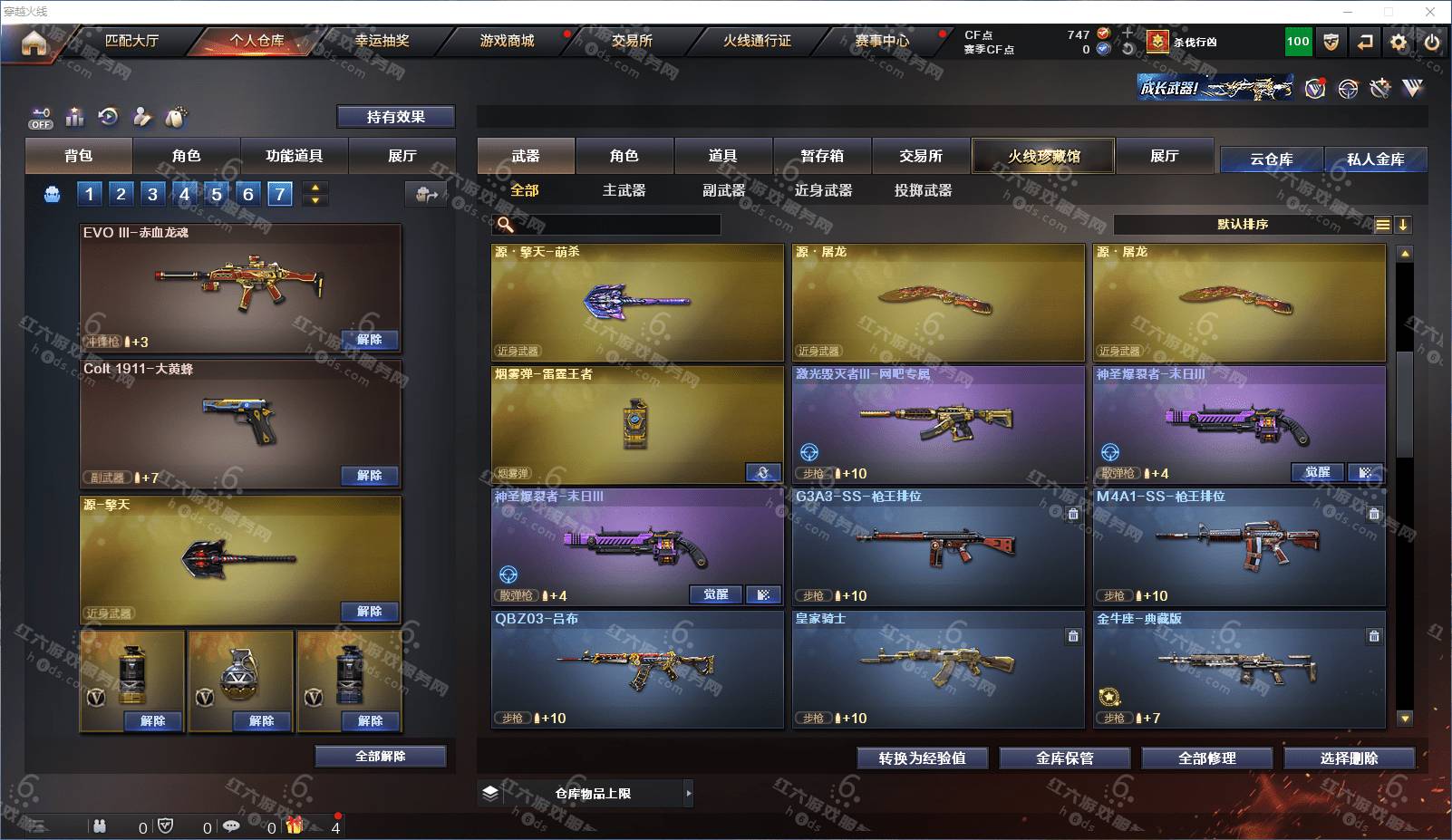Image resolution: width=1452 pixels, height=840 pixels.
Task: Open the gear settings icon
Action: 1399,43
